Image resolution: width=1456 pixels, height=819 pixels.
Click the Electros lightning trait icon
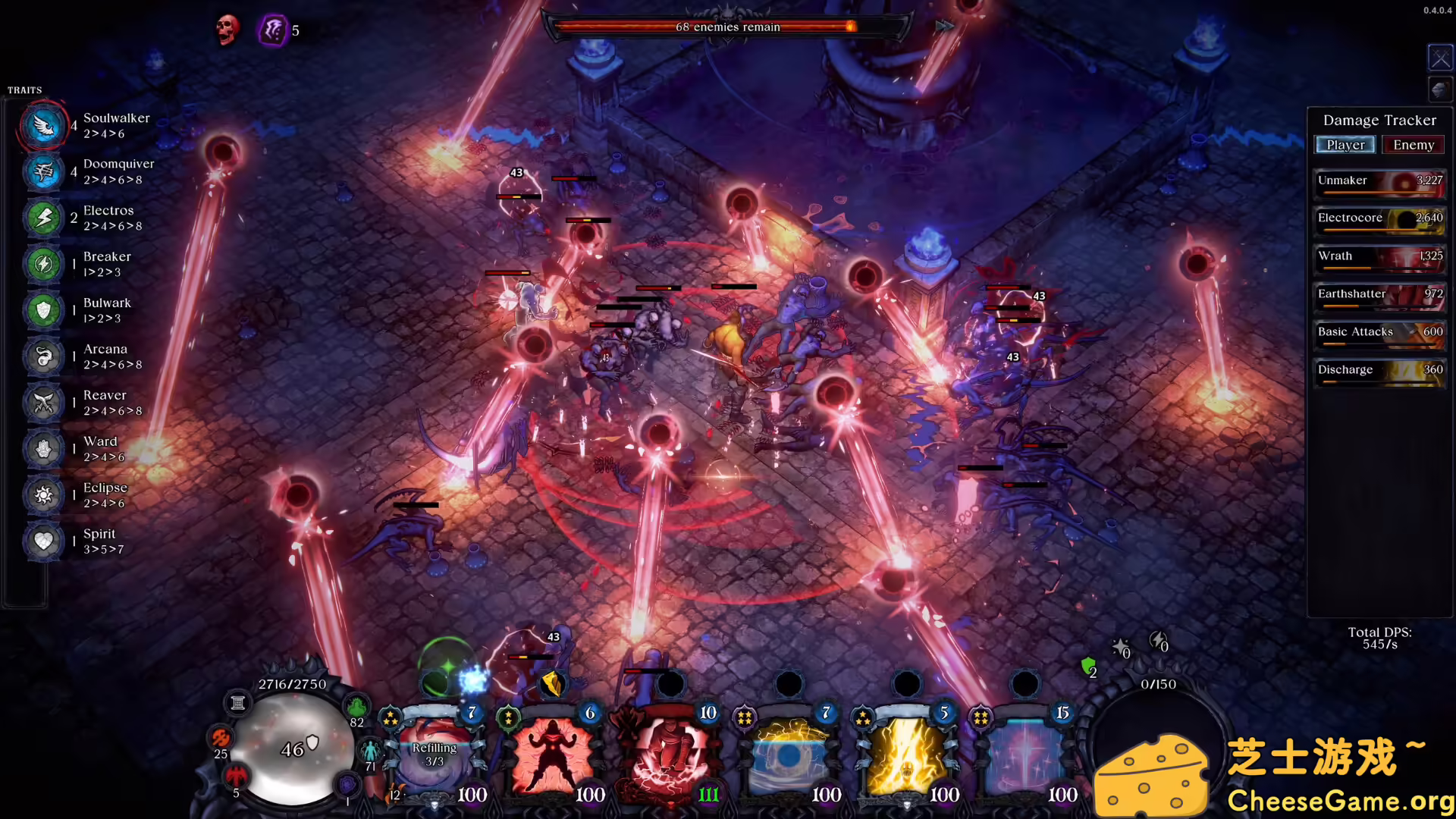[x=42, y=218]
